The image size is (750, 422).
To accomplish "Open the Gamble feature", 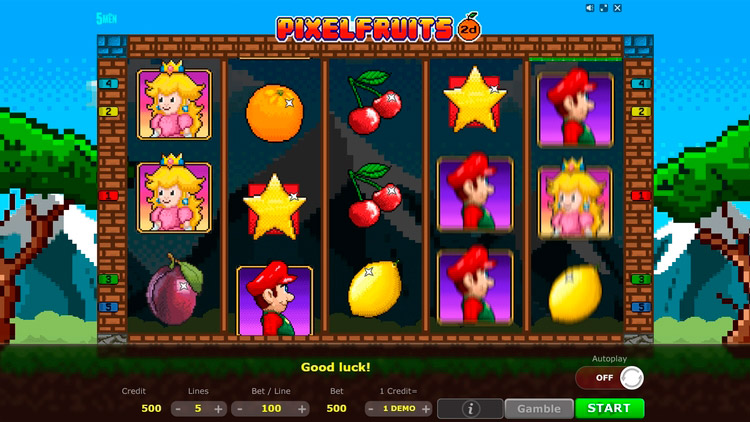I will [538, 408].
